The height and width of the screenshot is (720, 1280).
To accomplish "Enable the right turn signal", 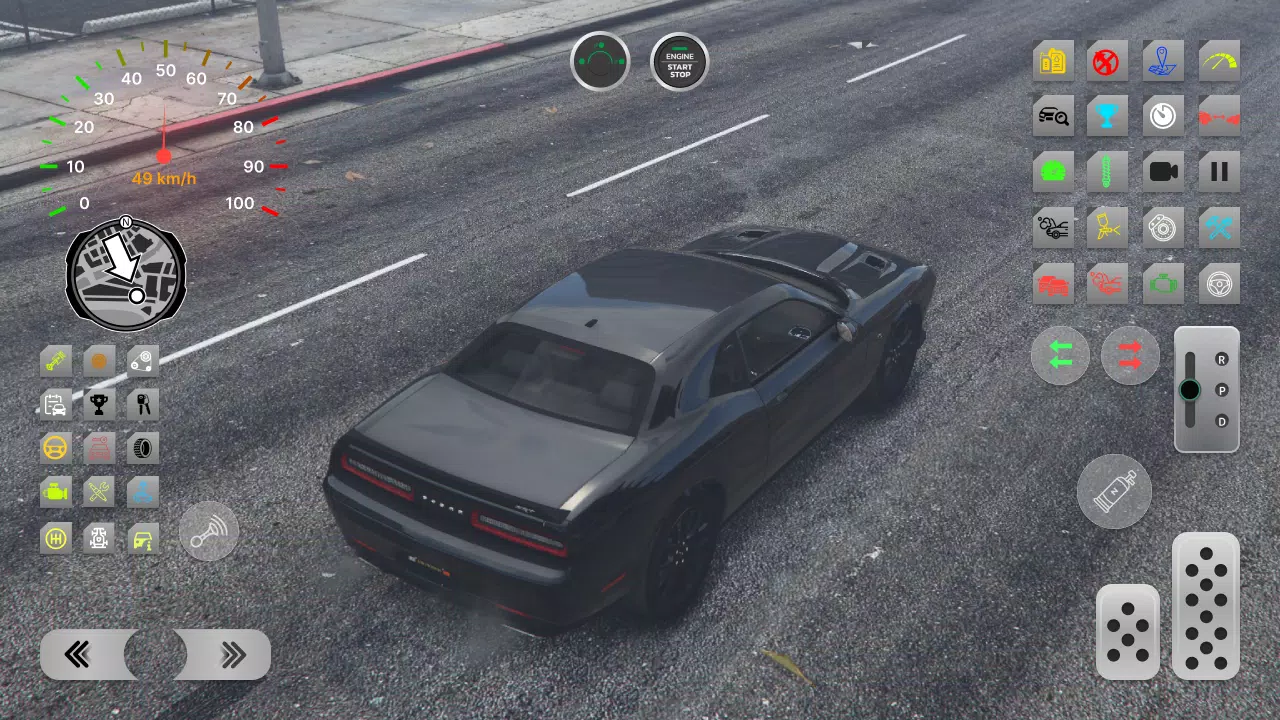I will point(1129,355).
